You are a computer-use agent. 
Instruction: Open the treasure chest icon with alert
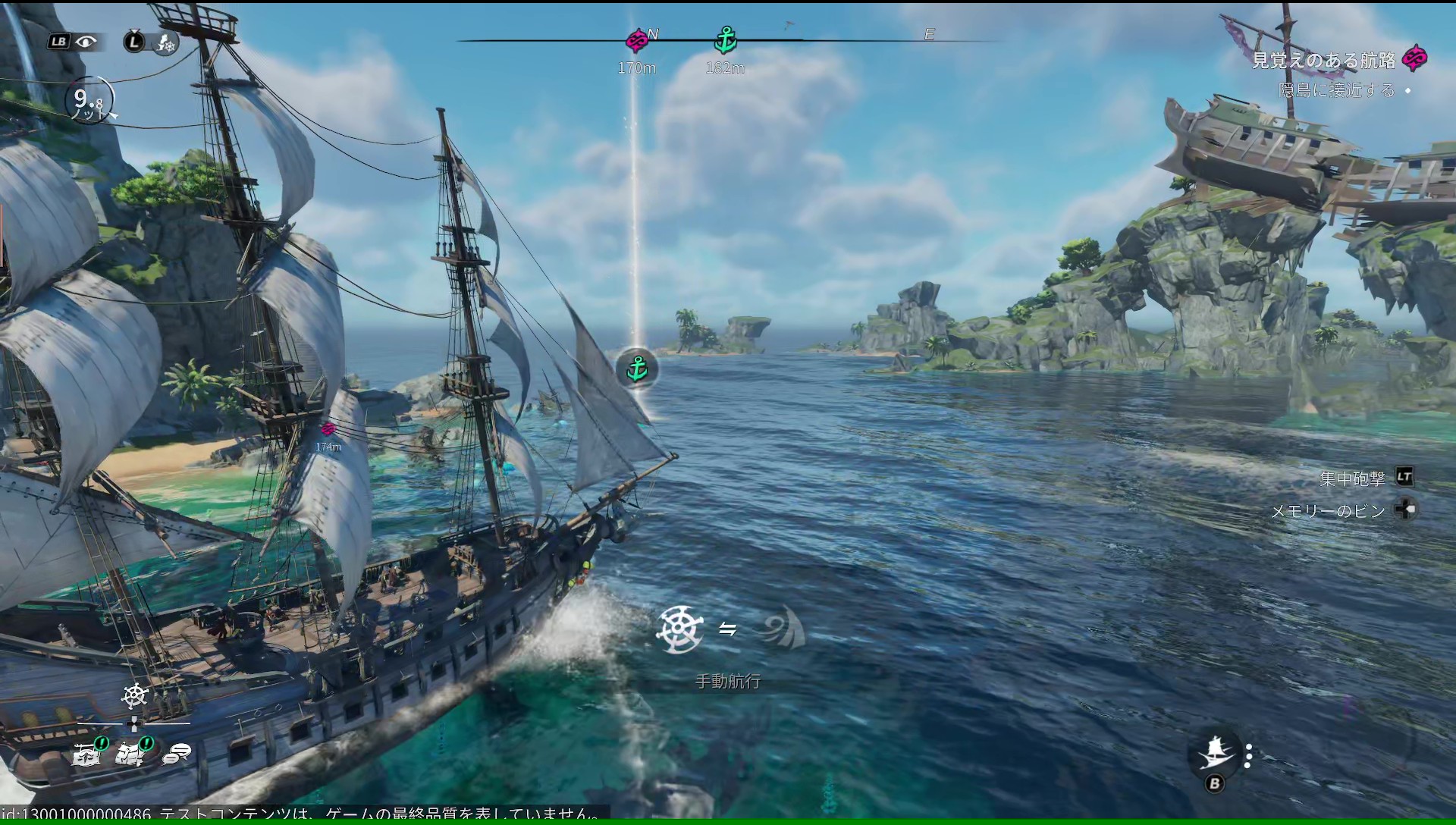87,753
